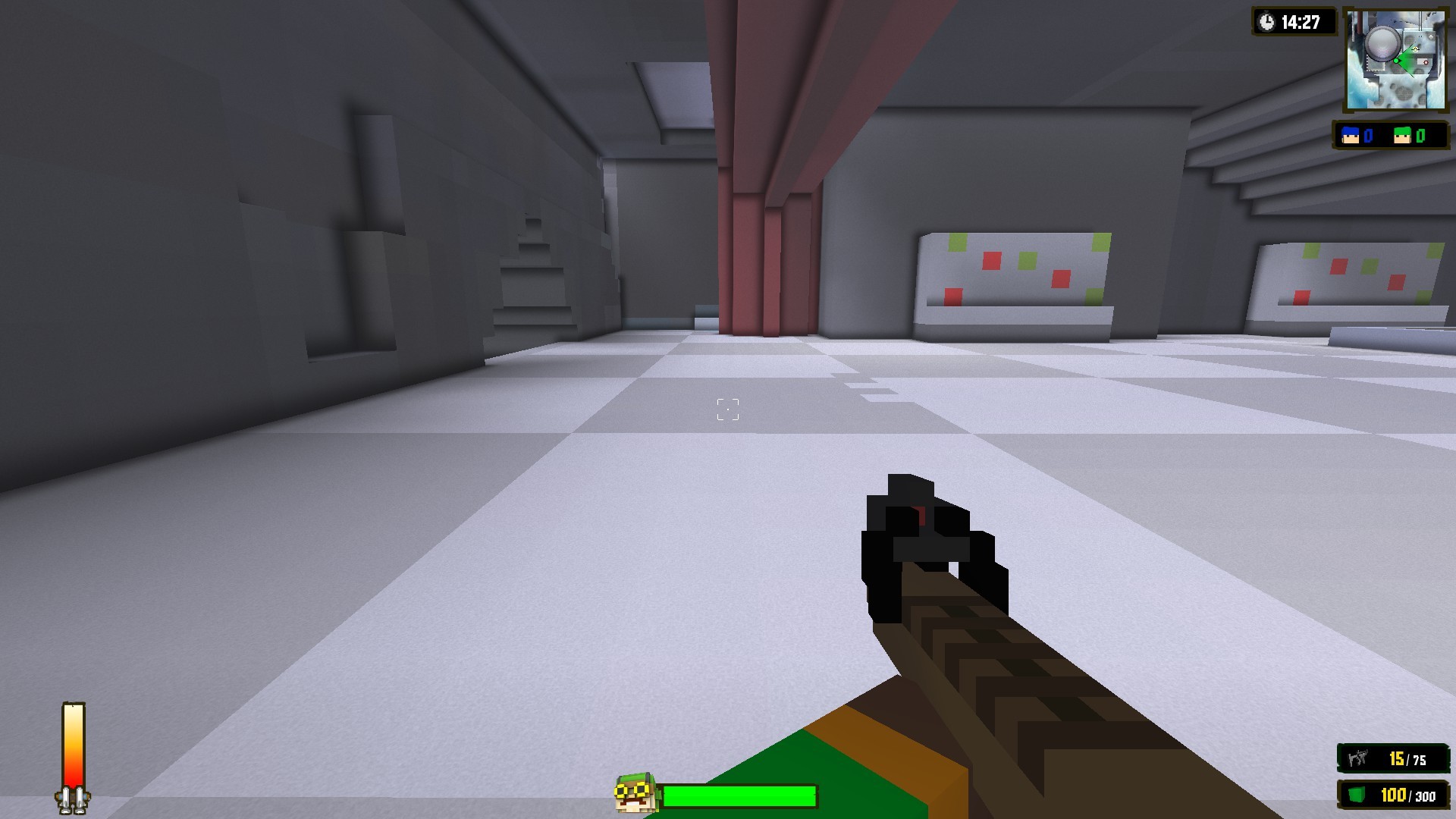This screenshot has width=1456, height=819.
Task: Click the blue team player head icon
Action: coord(1350,136)
